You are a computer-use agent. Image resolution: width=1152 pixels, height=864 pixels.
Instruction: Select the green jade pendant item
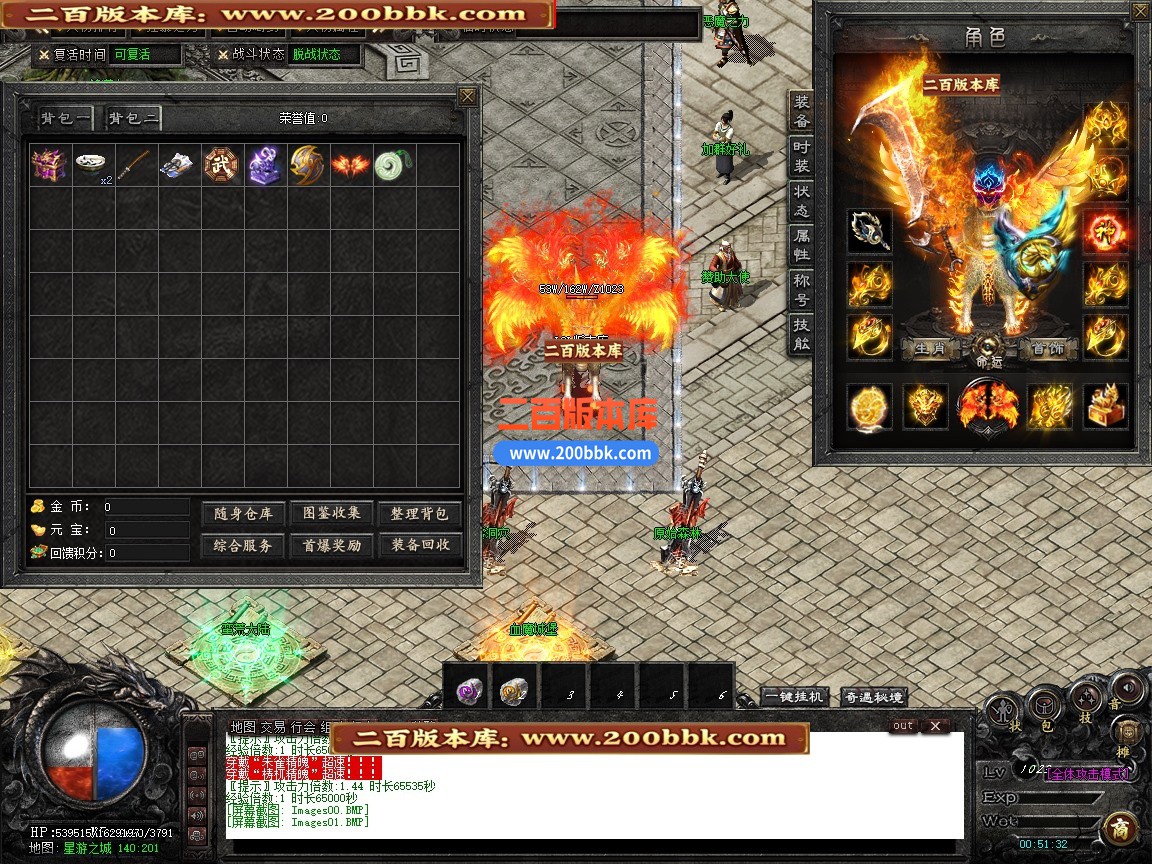point(391,165)
